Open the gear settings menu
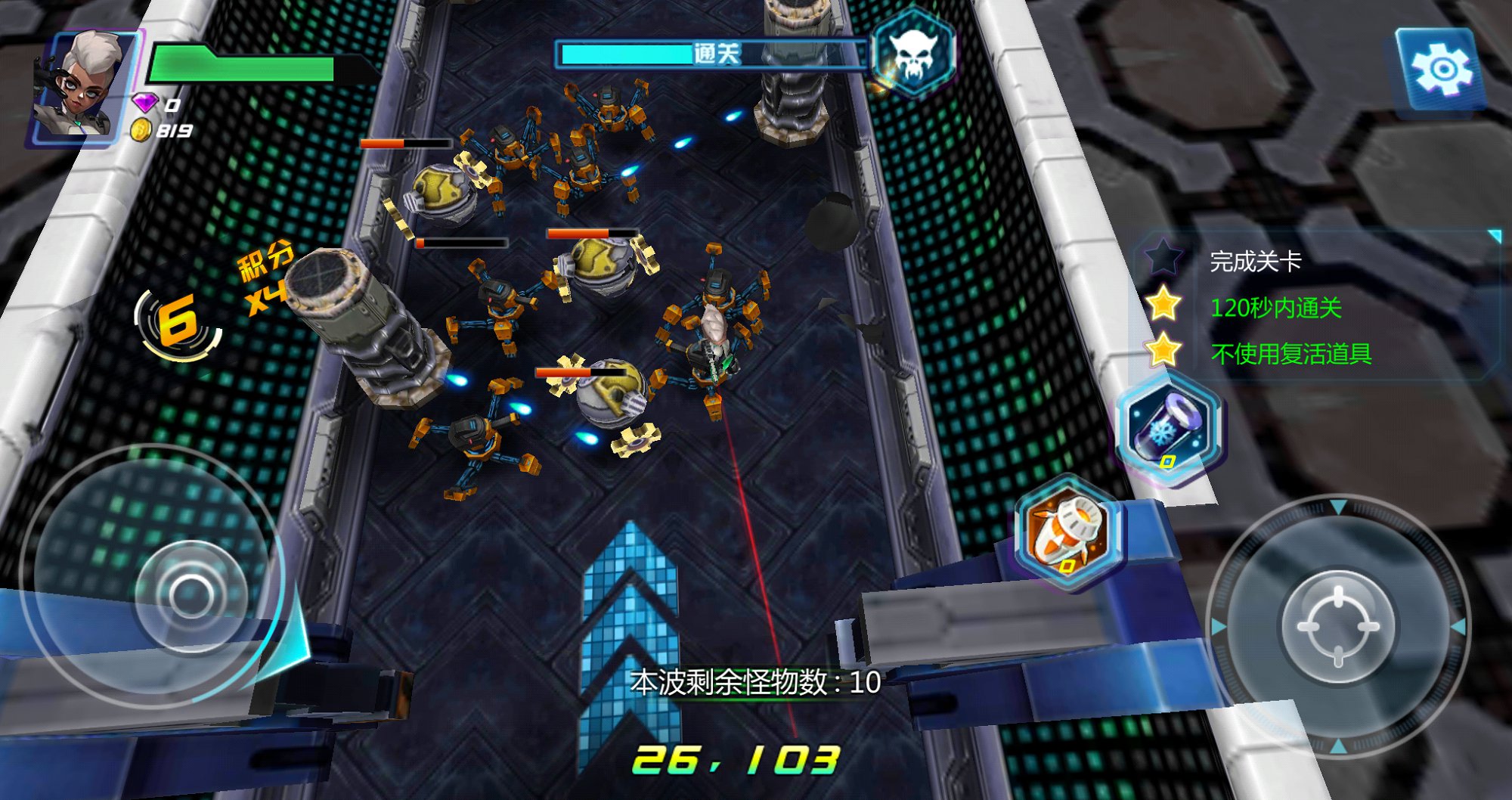 tap(1441, 71)
